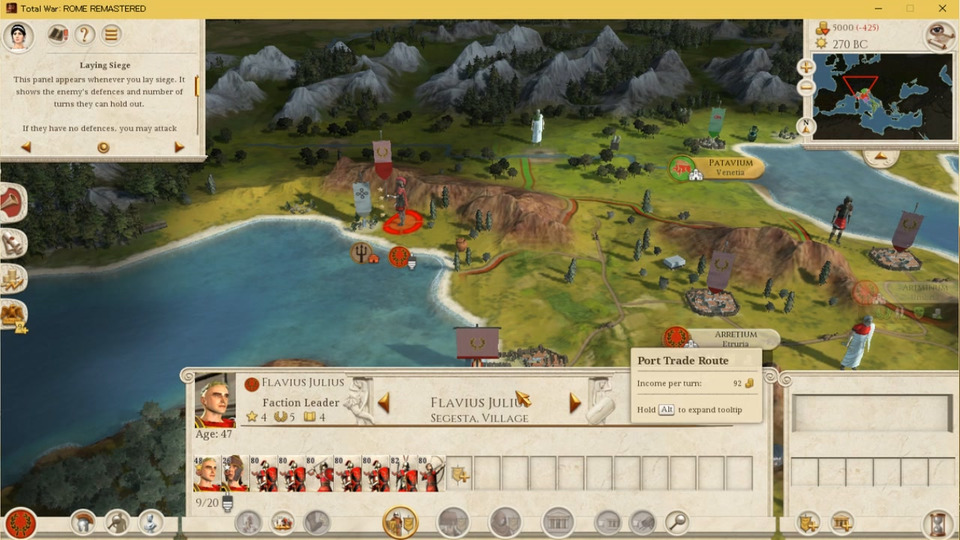This screenshot has height=540, width=960.
Task: Cycle to next character with right arrow
Action: tap(575, 403)
